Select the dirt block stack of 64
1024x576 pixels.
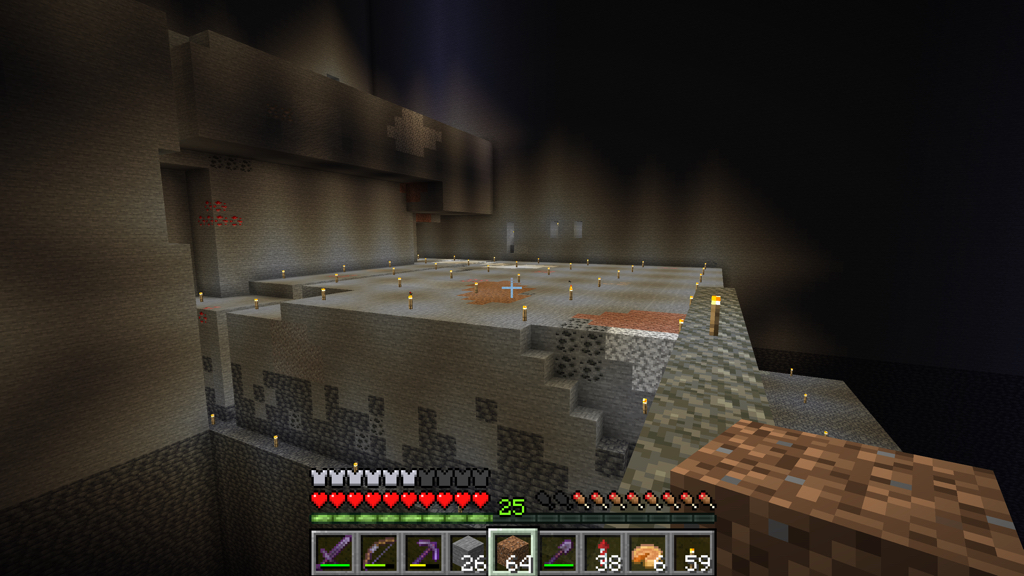[x=513, y=552]
